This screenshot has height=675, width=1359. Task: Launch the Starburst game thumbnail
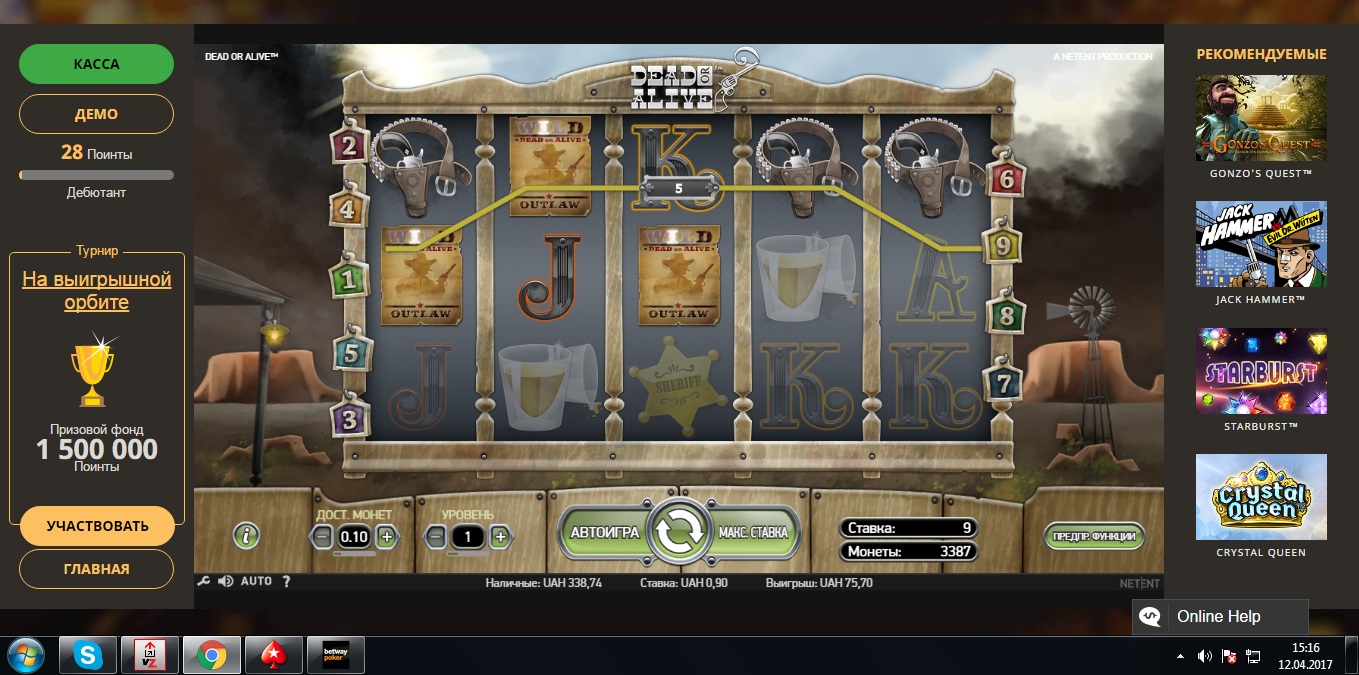click(1261, 371)
